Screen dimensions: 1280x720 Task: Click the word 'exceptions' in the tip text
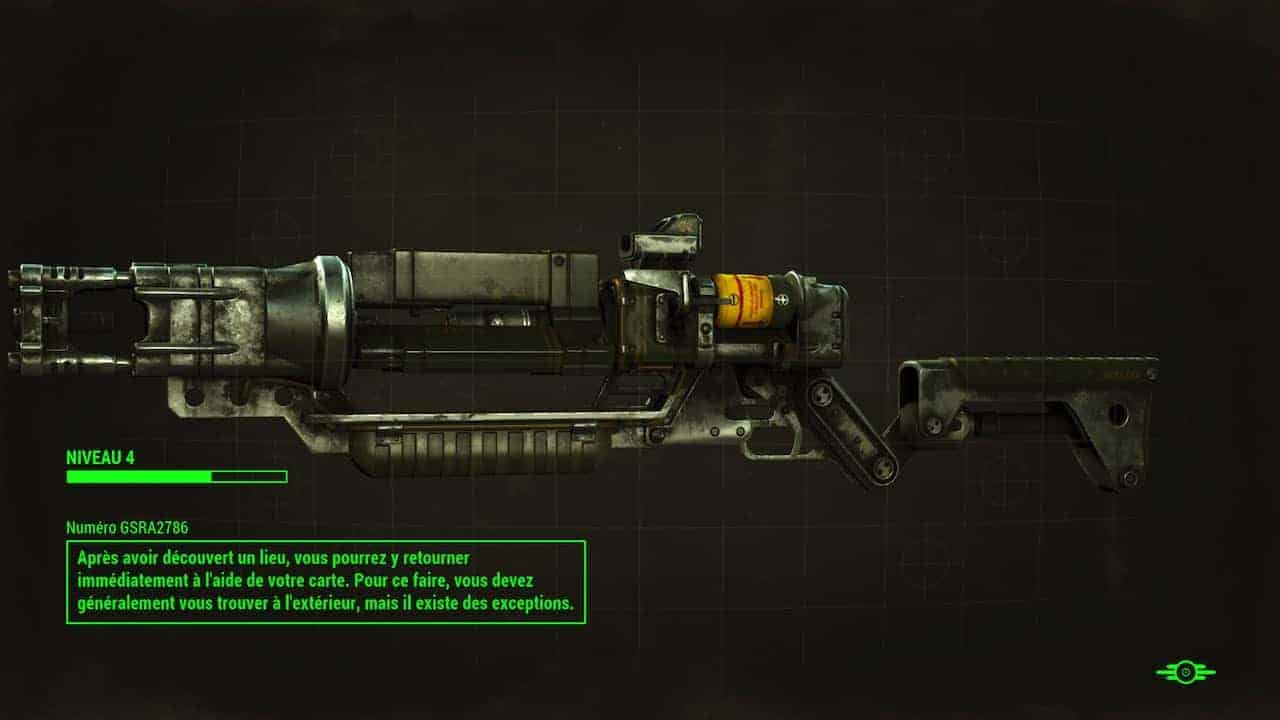[536, 602]
